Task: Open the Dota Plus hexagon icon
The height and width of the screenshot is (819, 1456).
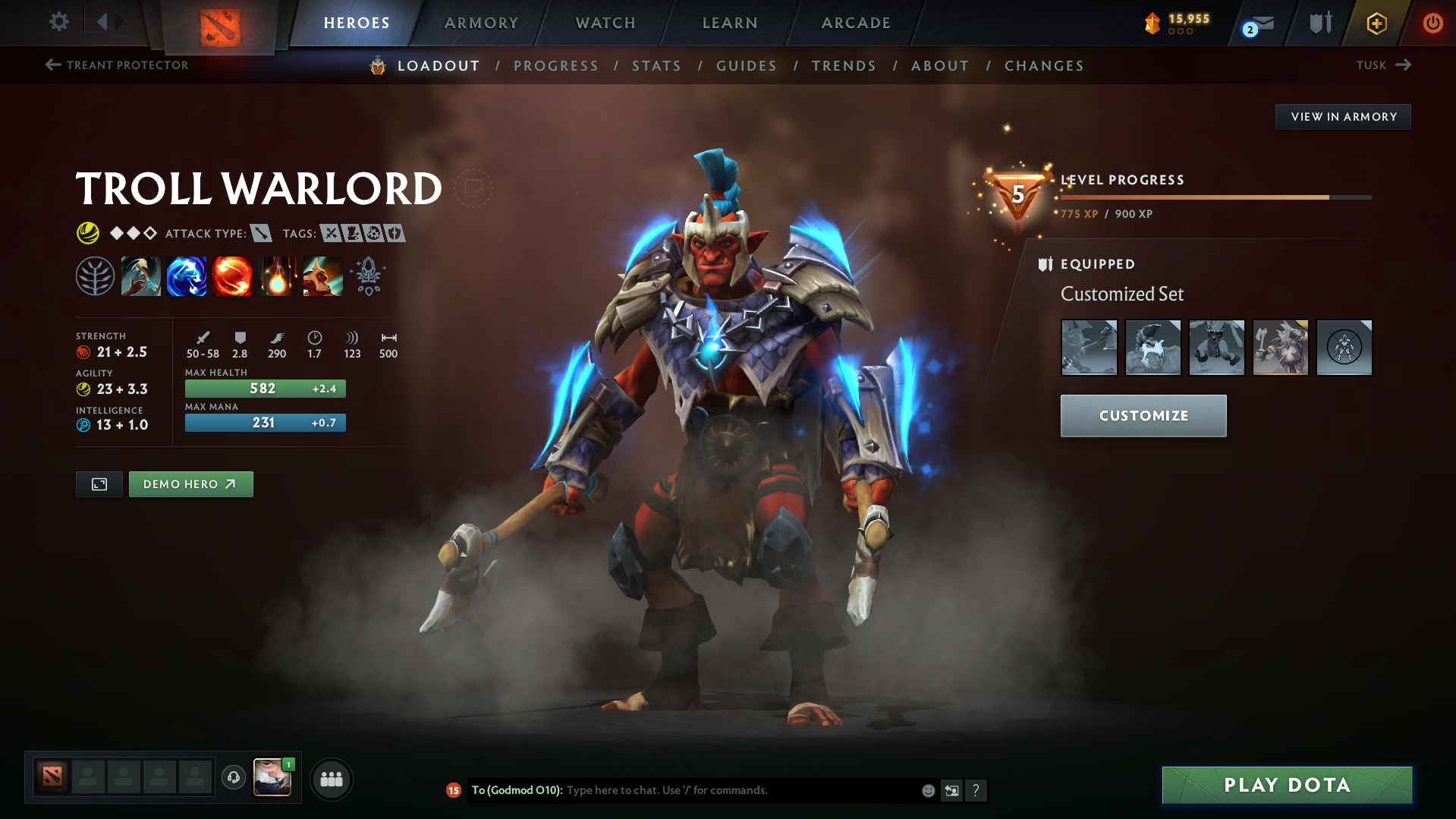Action: pos(1376,23)
